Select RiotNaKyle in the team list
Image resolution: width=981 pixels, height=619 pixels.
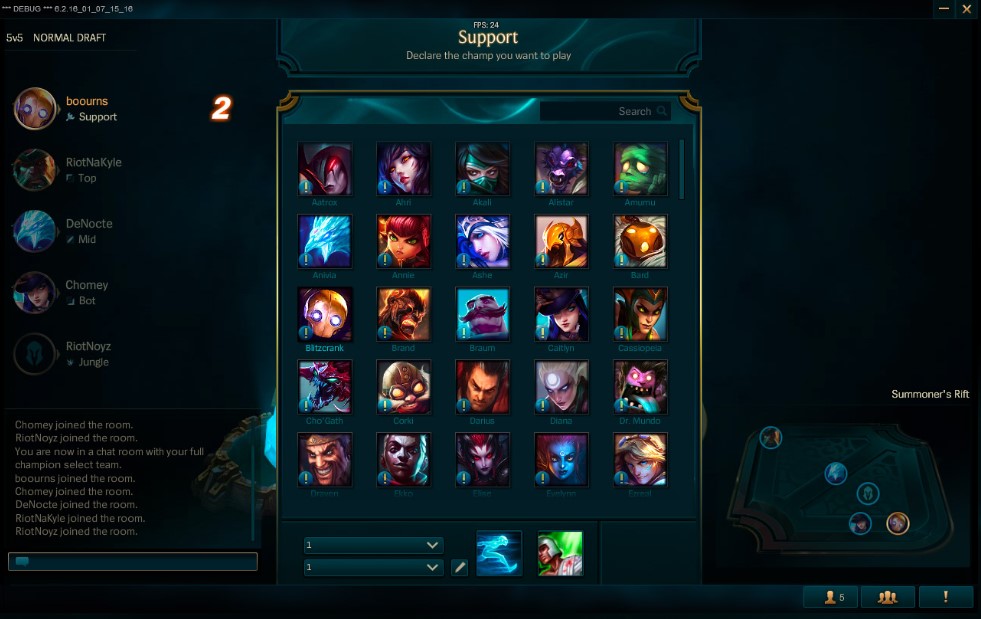(93, 162)
